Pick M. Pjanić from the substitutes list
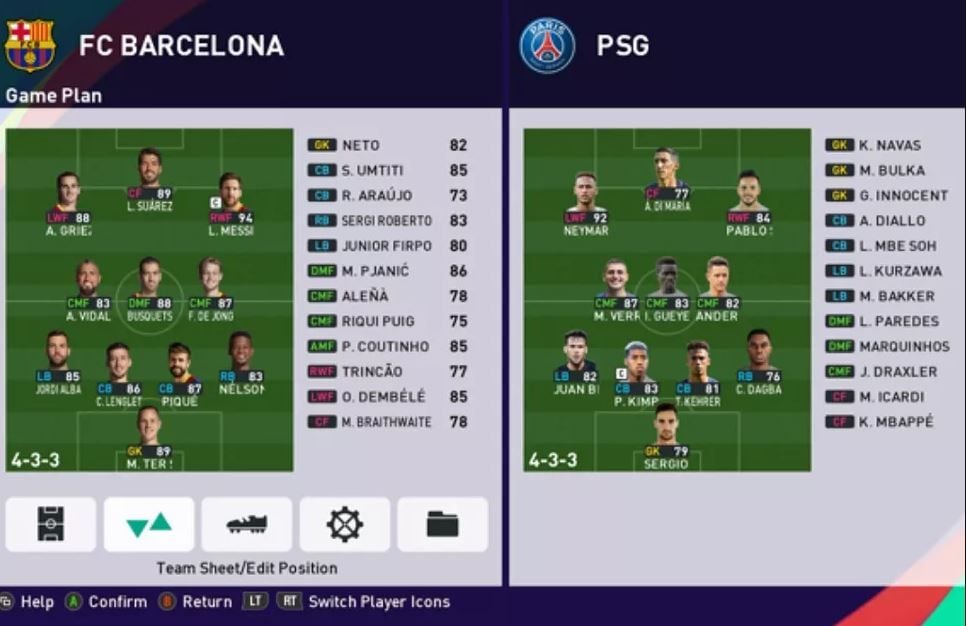 [x=388, y=271]
